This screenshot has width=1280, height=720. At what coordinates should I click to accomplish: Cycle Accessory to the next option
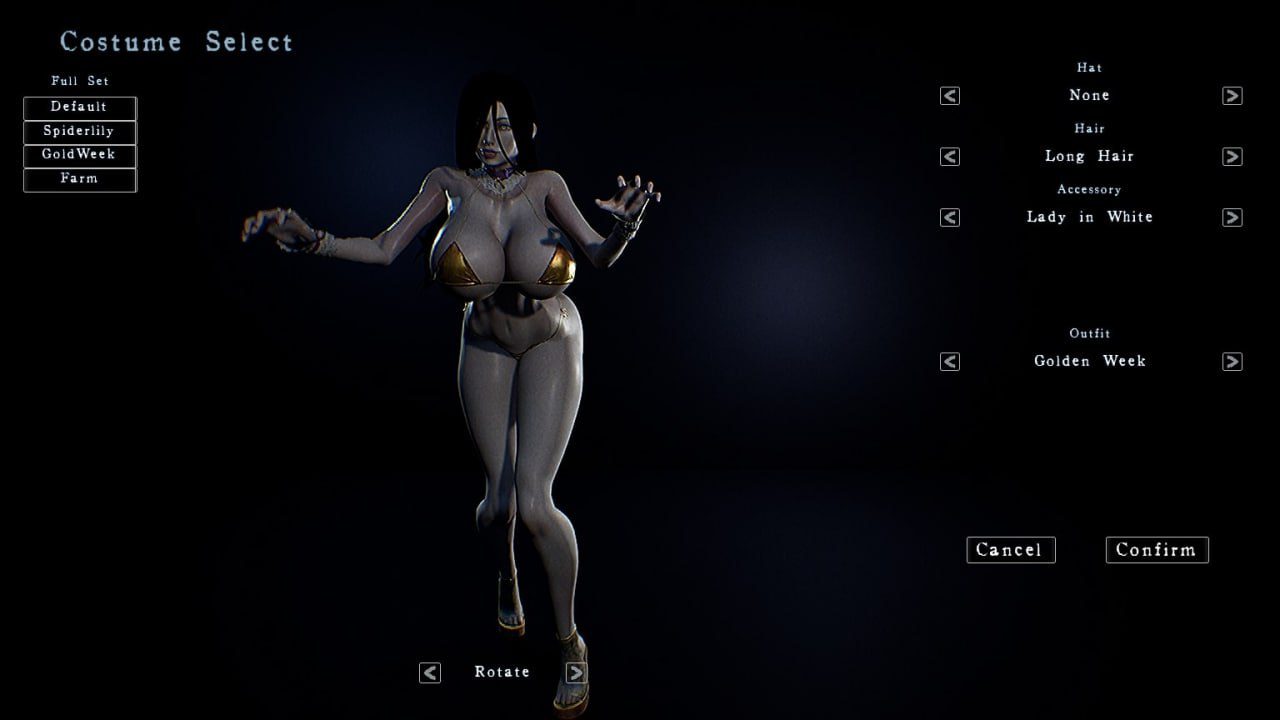click(1232, 217)
